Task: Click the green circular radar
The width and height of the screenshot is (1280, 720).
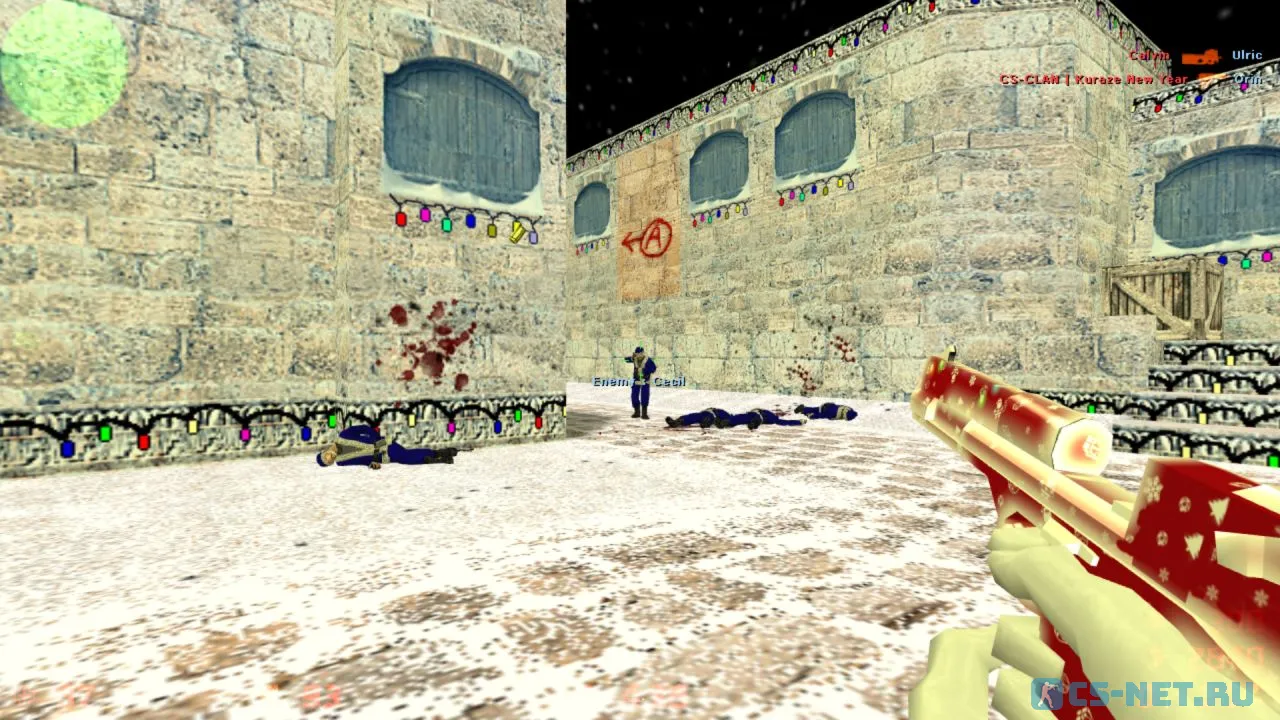Action: 63,63
